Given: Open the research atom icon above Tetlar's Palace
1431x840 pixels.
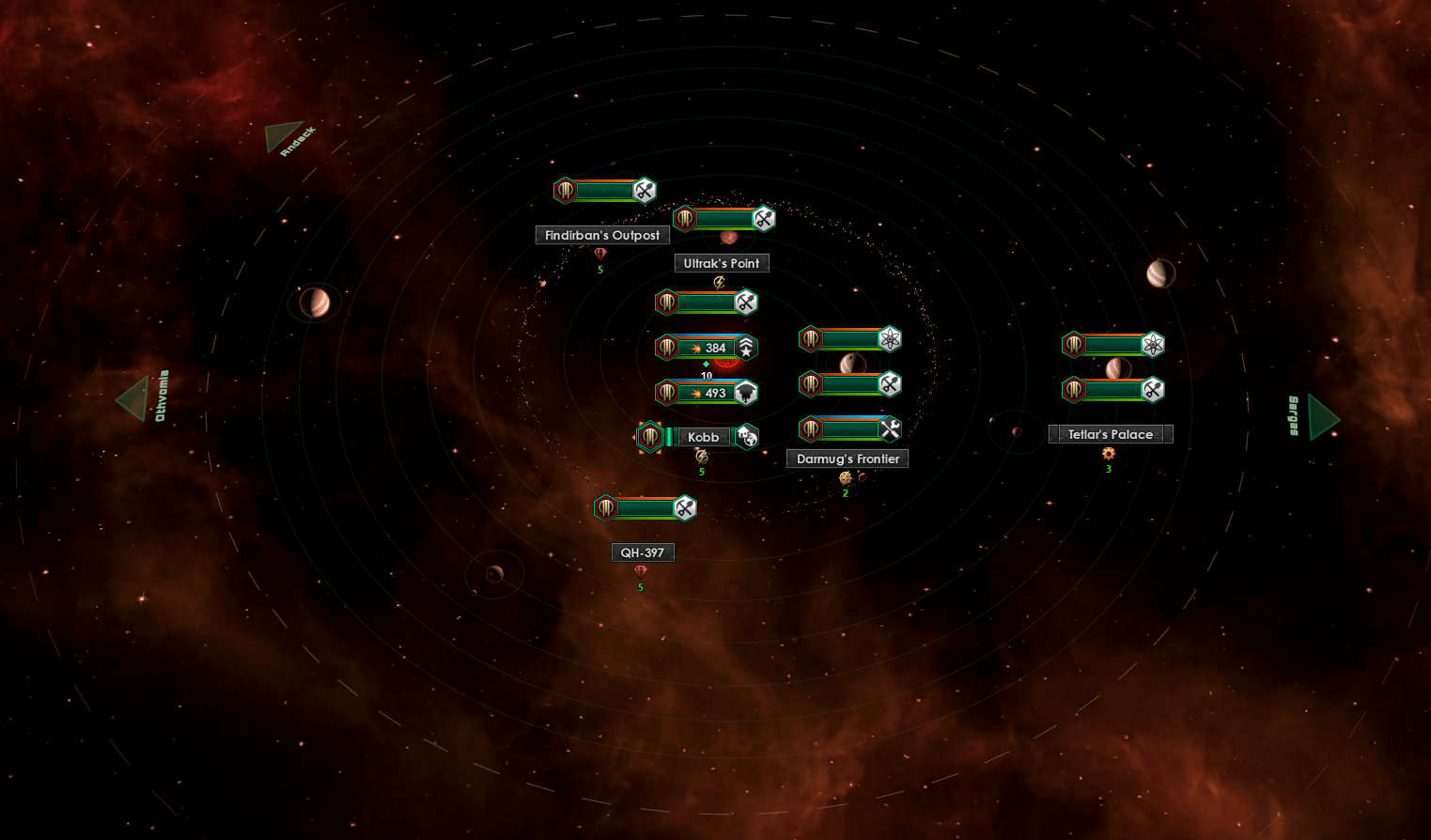Looking at the screenshot, I should (1151, 344).
